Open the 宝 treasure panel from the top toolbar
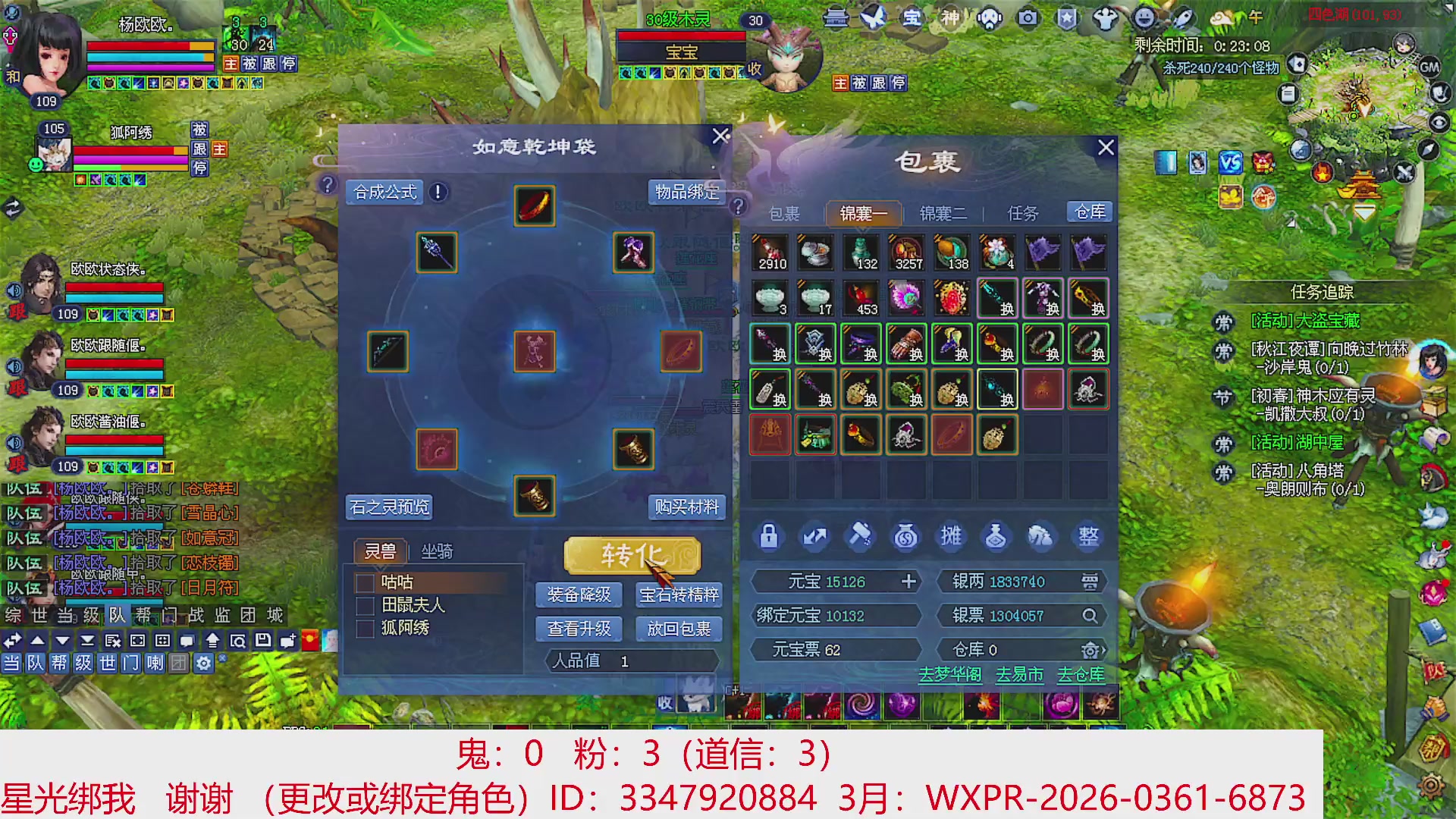The width and height of the screenshot is (1456, 819). [912, 19]
